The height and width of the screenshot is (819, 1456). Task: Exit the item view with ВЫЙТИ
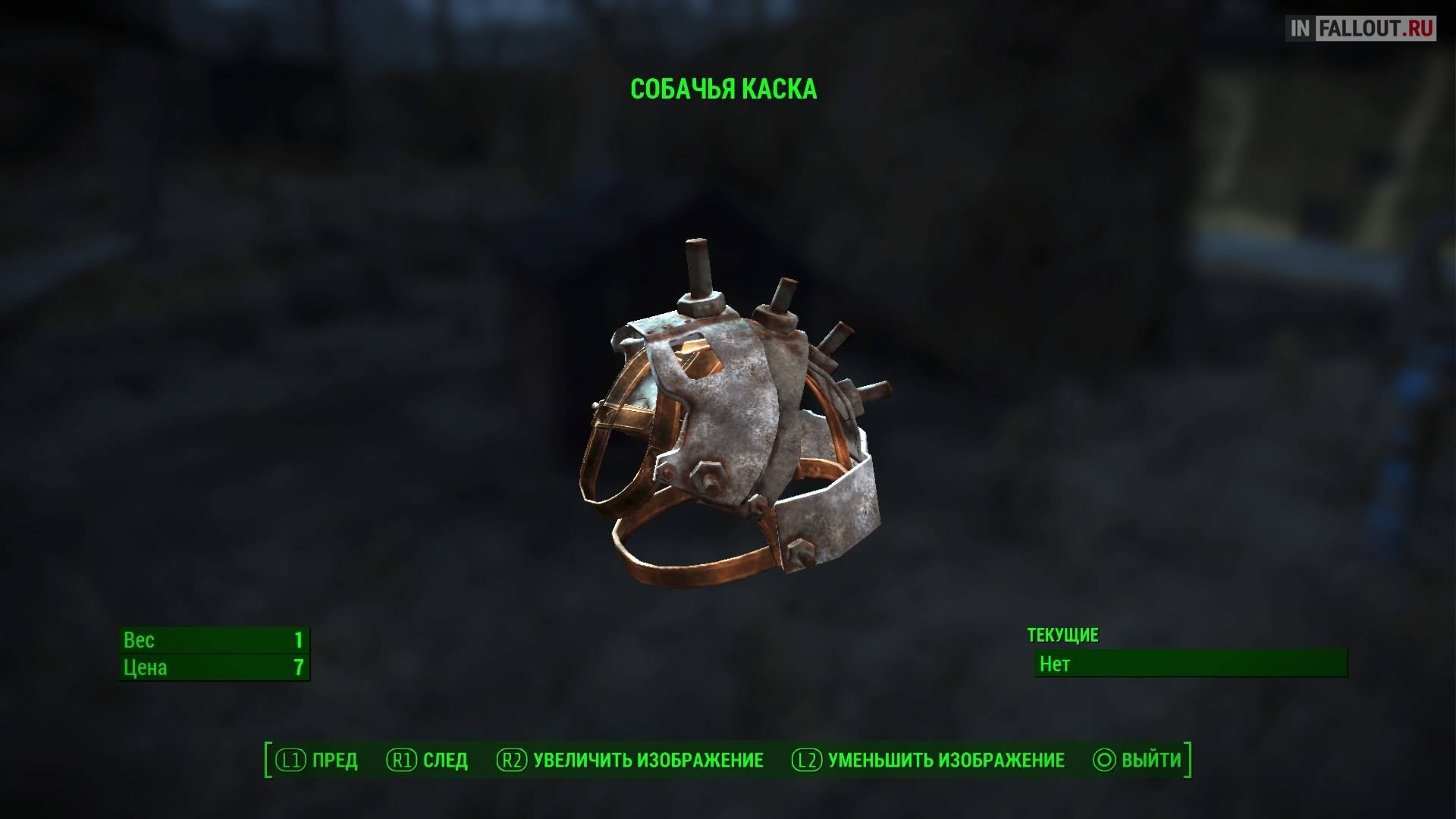click(1137, 760)
